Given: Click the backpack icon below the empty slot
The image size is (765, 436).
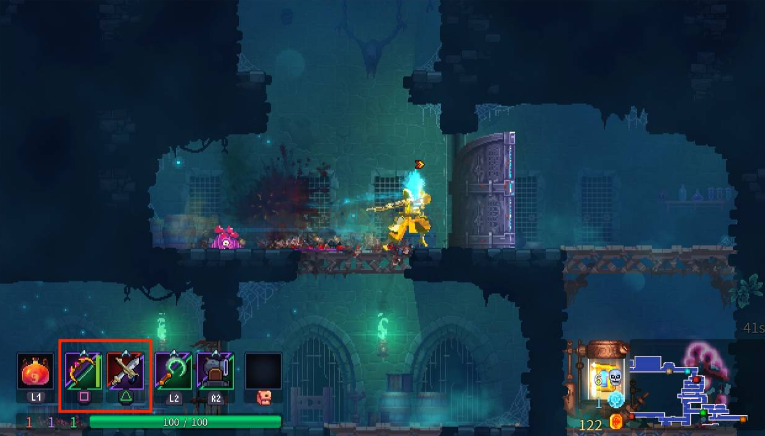Looking at the screenshot, I should click(264, 397).
